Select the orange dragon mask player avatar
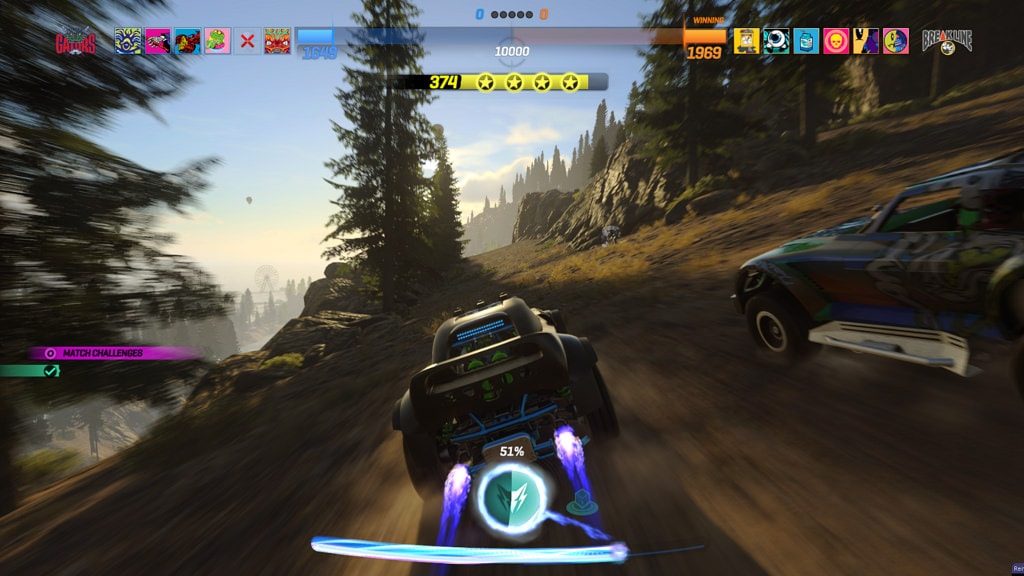Image resolution: width=1024 pixels, height=576 pixels. tap(277, 41)
